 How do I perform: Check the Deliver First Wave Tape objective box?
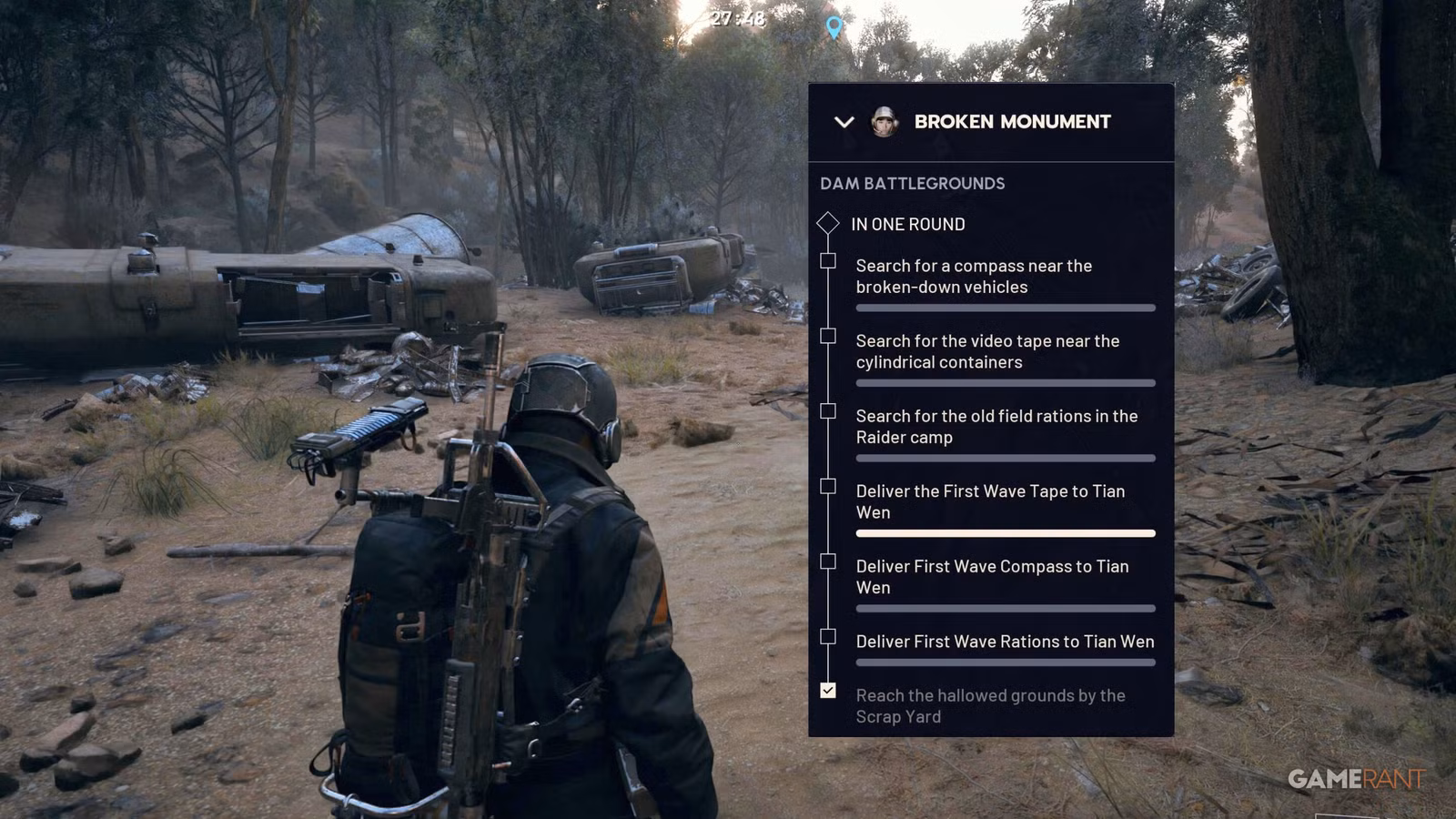pos(828,486)
